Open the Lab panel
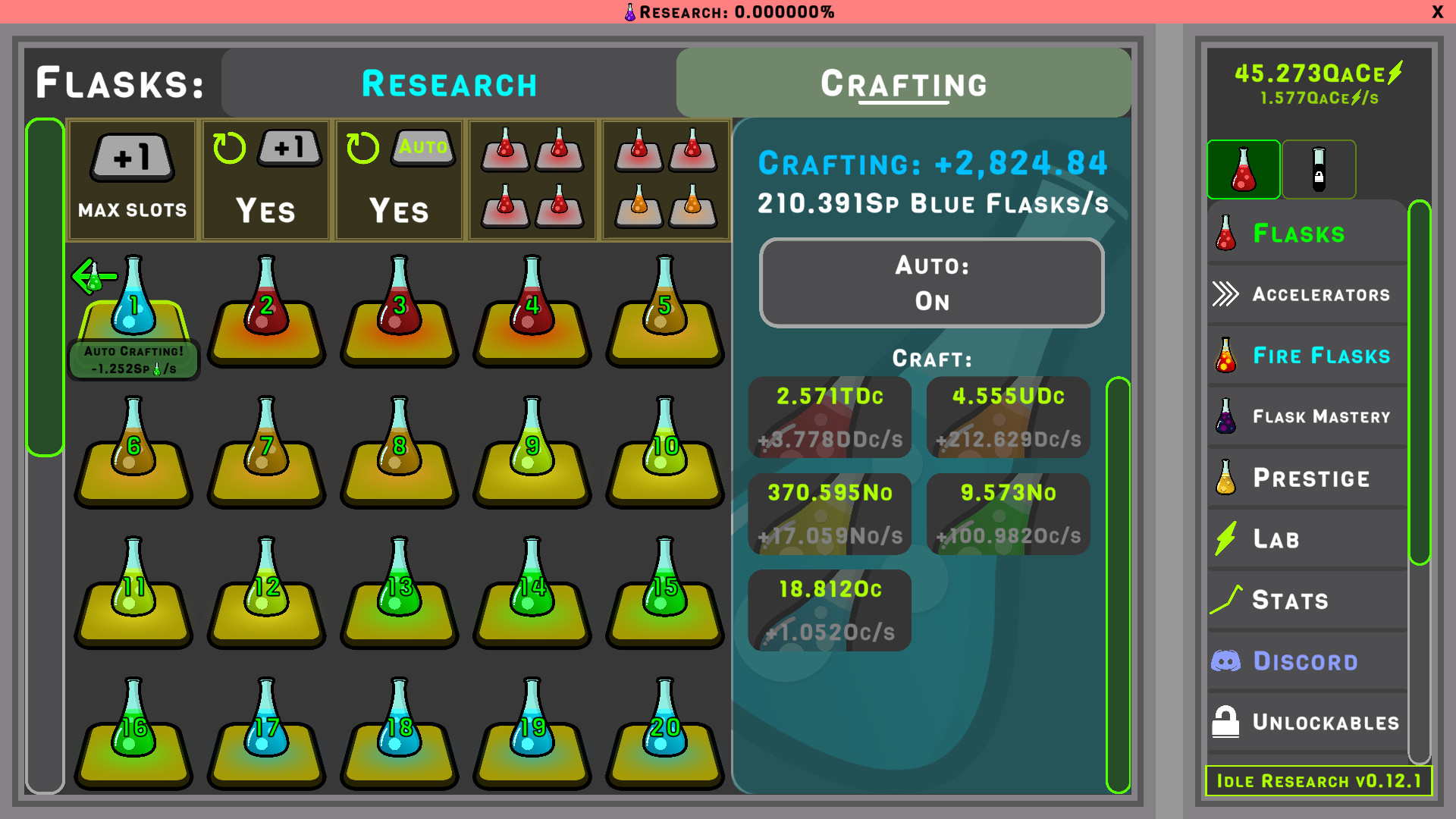1456x819 pixels. point(1304,538)
